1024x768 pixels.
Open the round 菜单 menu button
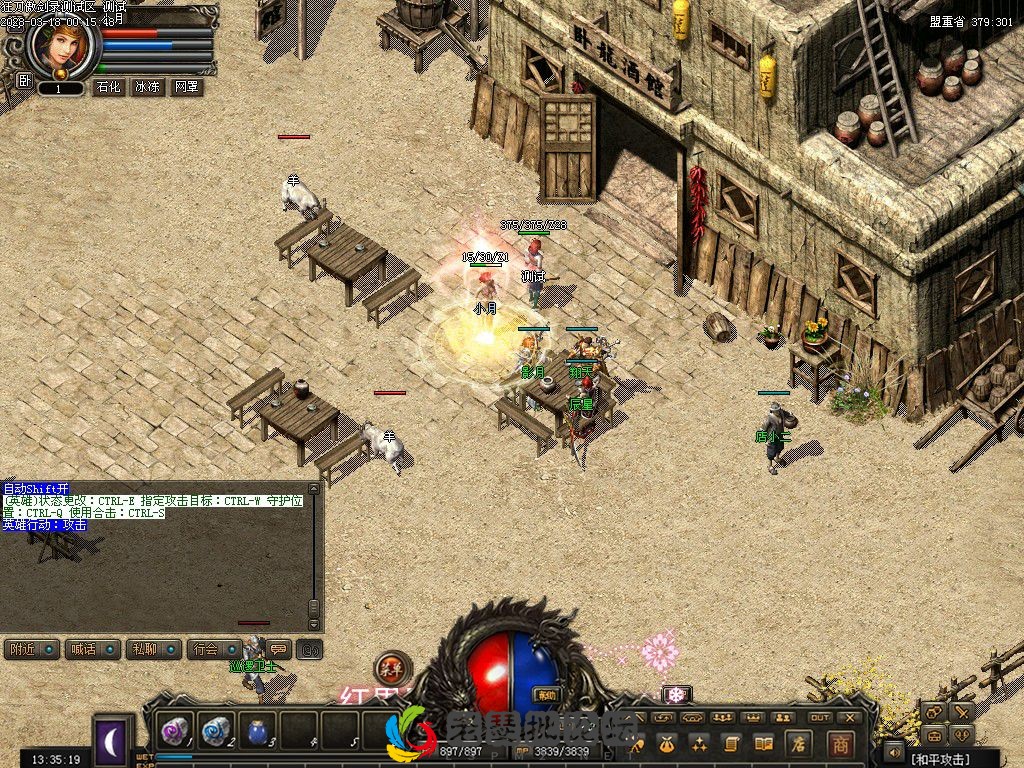tap(391, 667)
